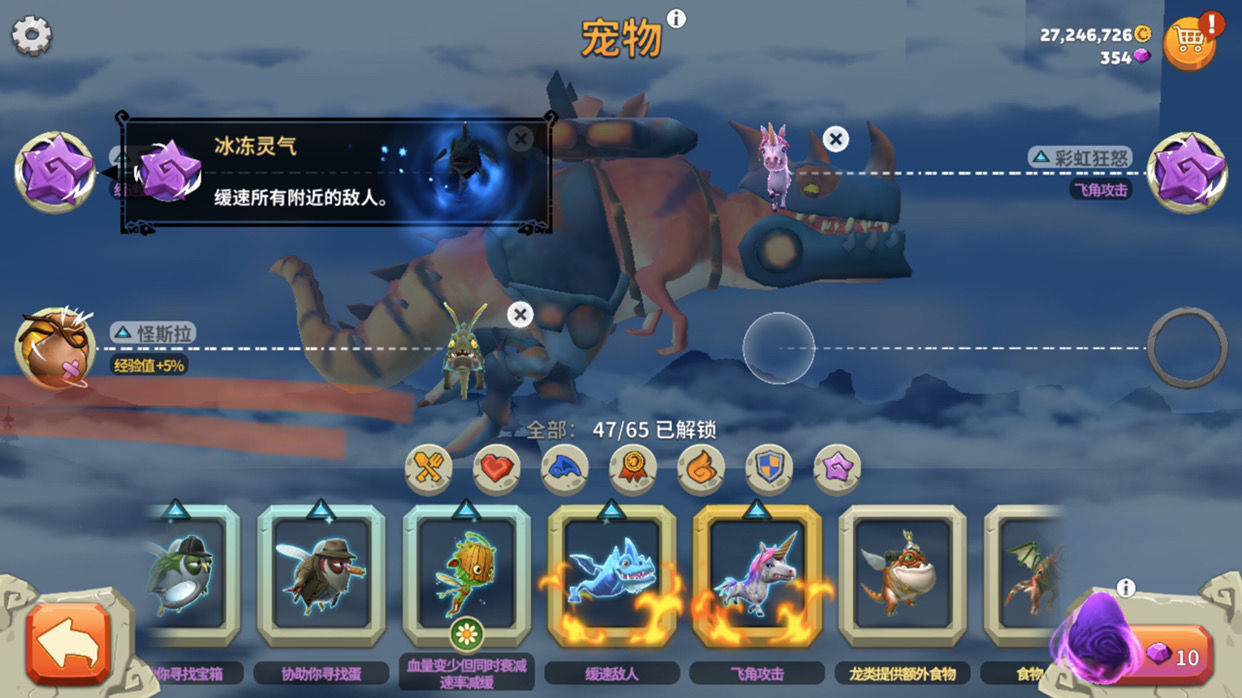Filter pets by red heart category
Screen dimensions: 1242x698
point(497,469)
